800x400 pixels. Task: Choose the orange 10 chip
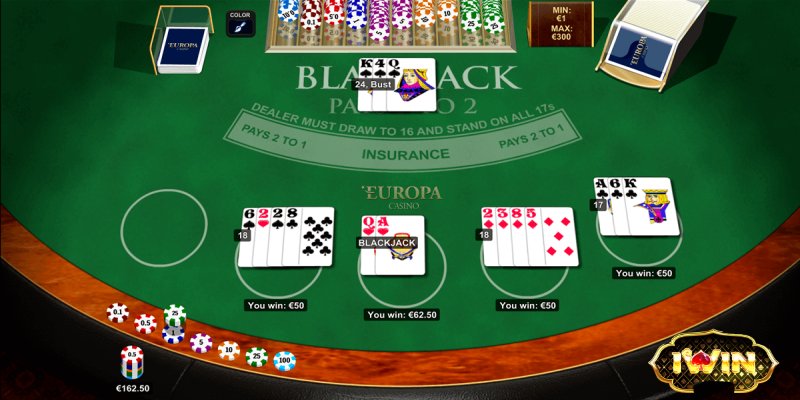tap(229, 351)
